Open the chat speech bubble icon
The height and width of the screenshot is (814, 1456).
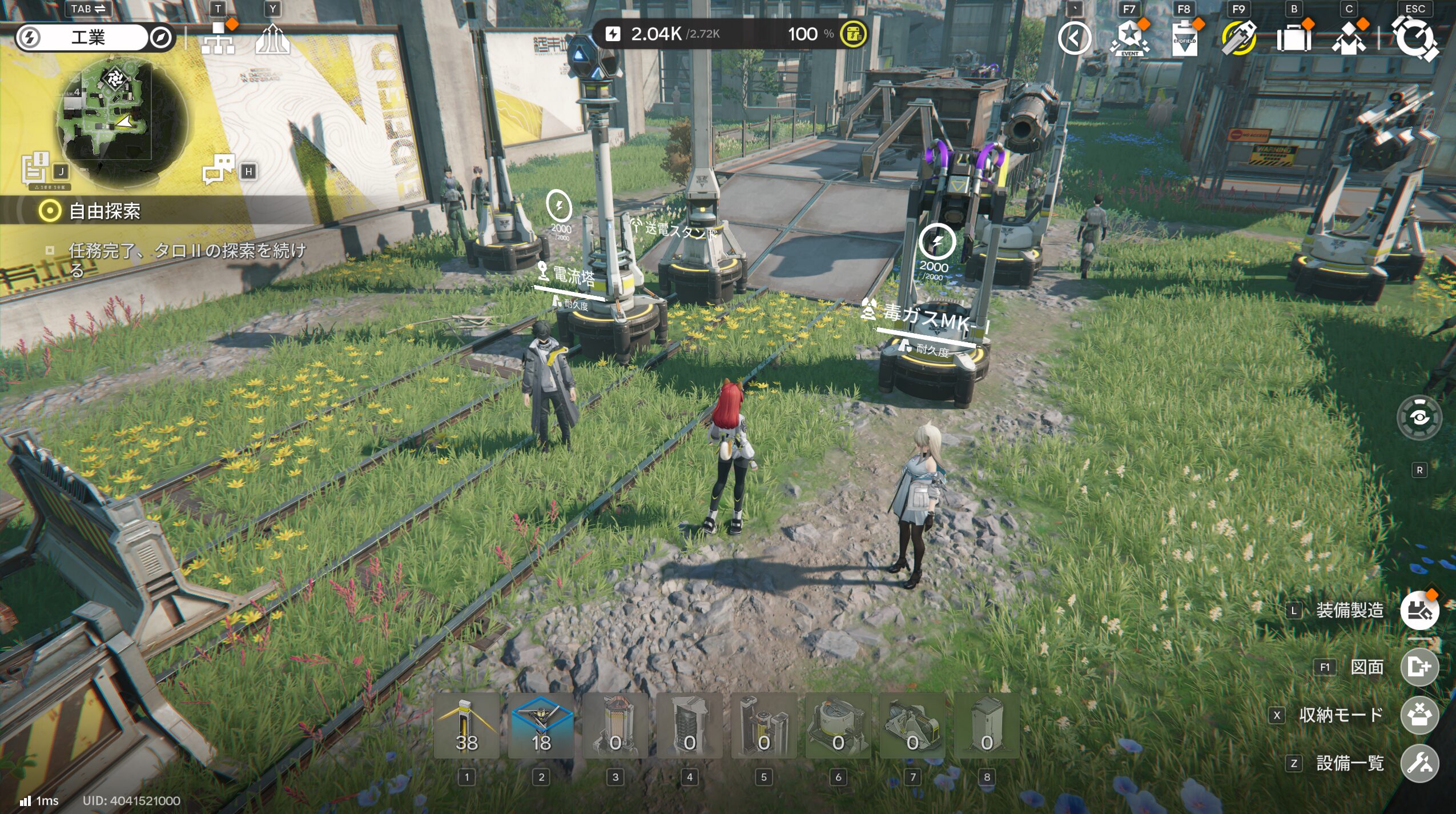point(219,169)
